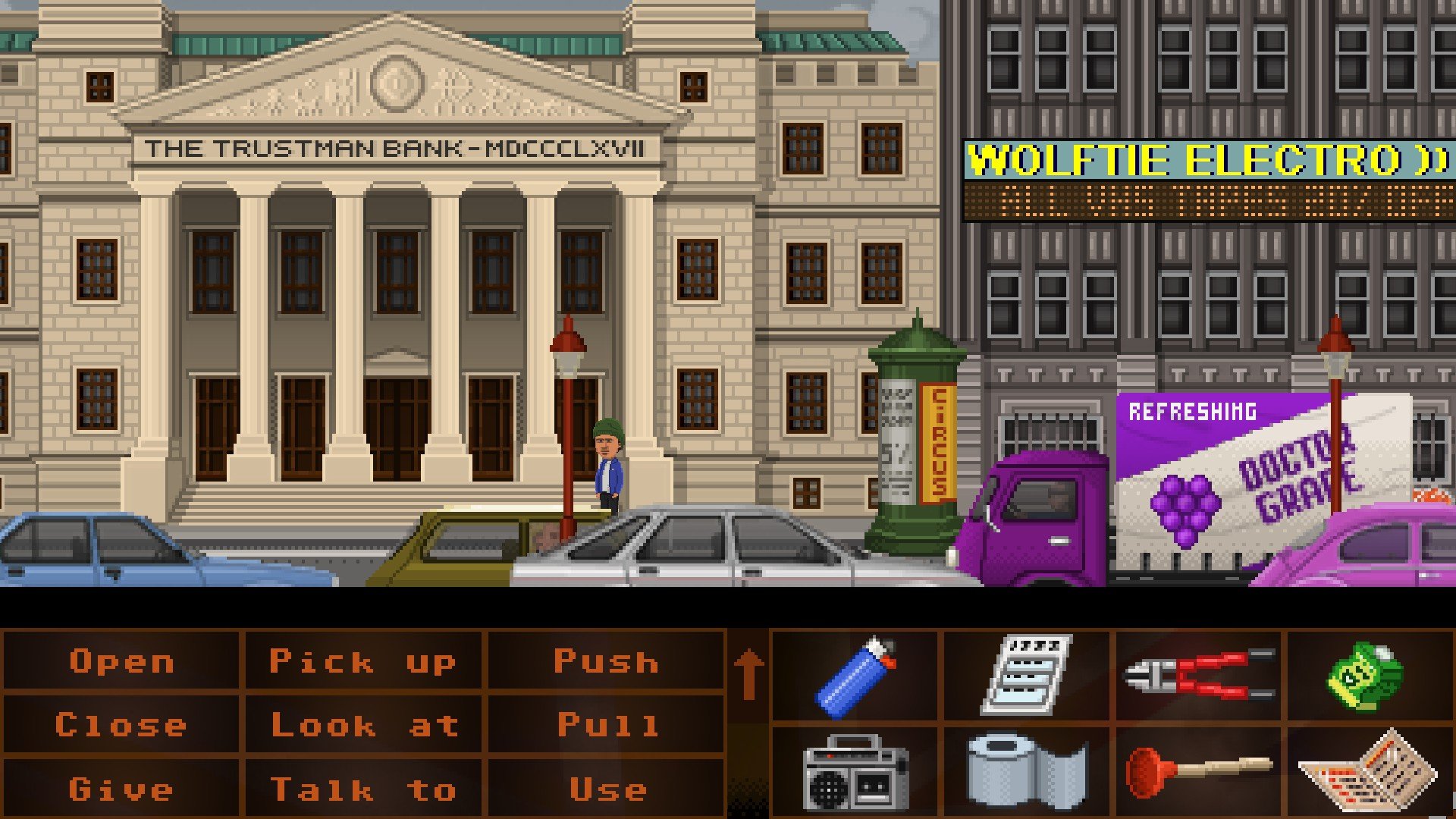Choose the folded map item
The width and height of the screenshot is (1456, 819).
point(1368,772)
